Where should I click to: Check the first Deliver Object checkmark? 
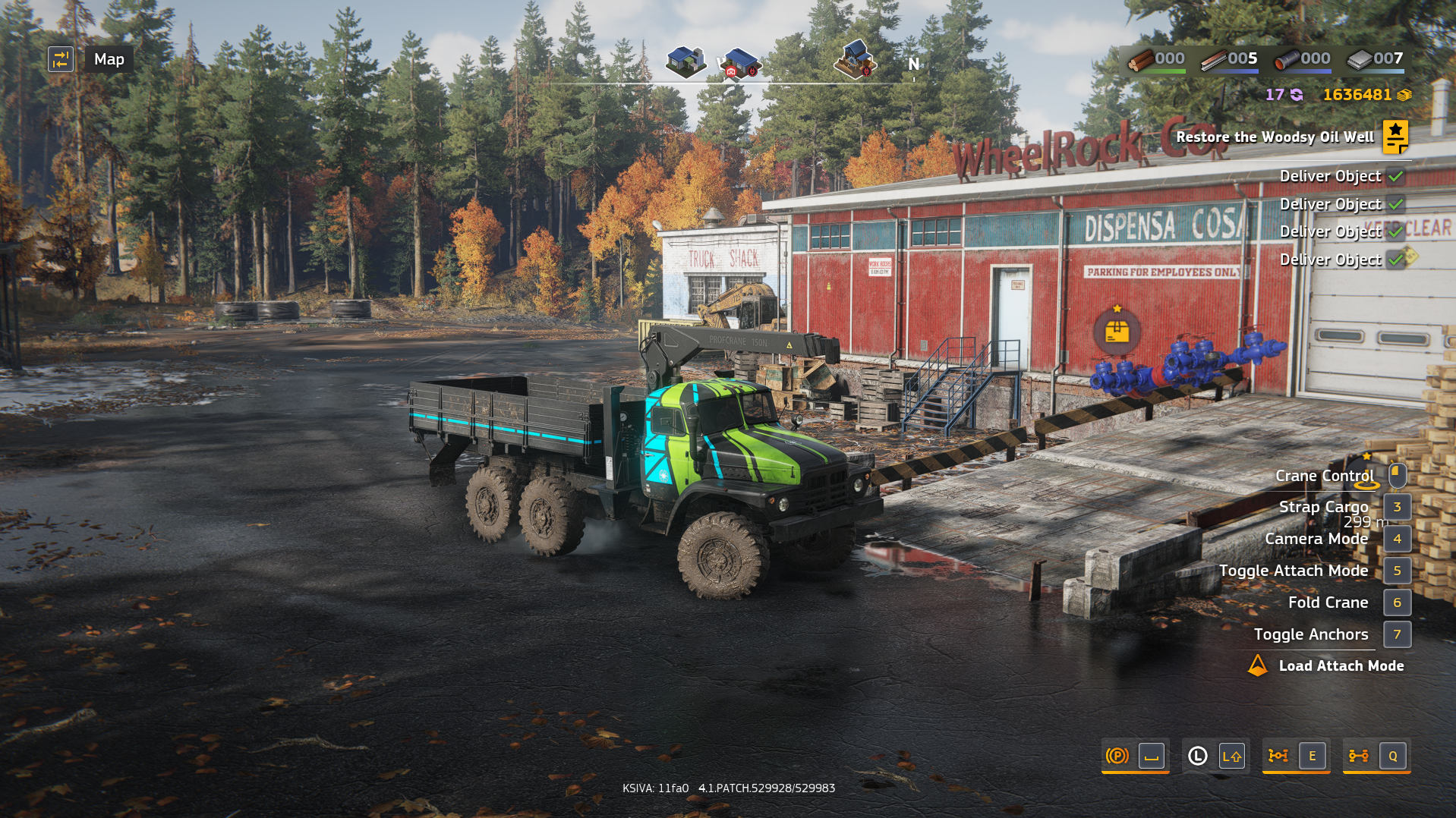pos(1395,175)
